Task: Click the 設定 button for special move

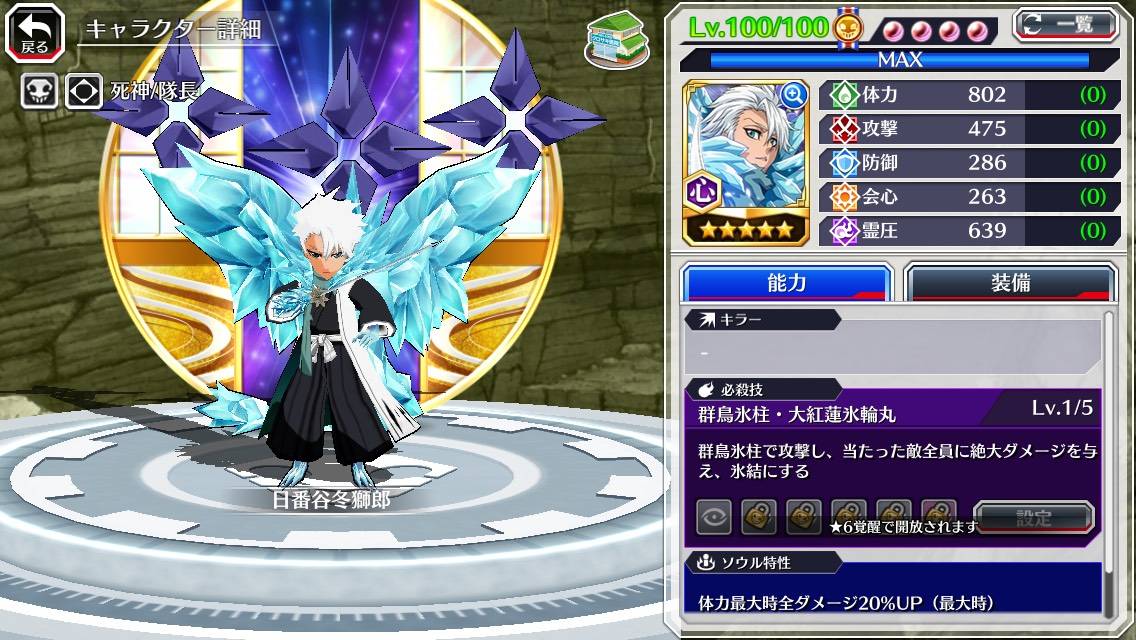Action: click(x=1034, y=518)
